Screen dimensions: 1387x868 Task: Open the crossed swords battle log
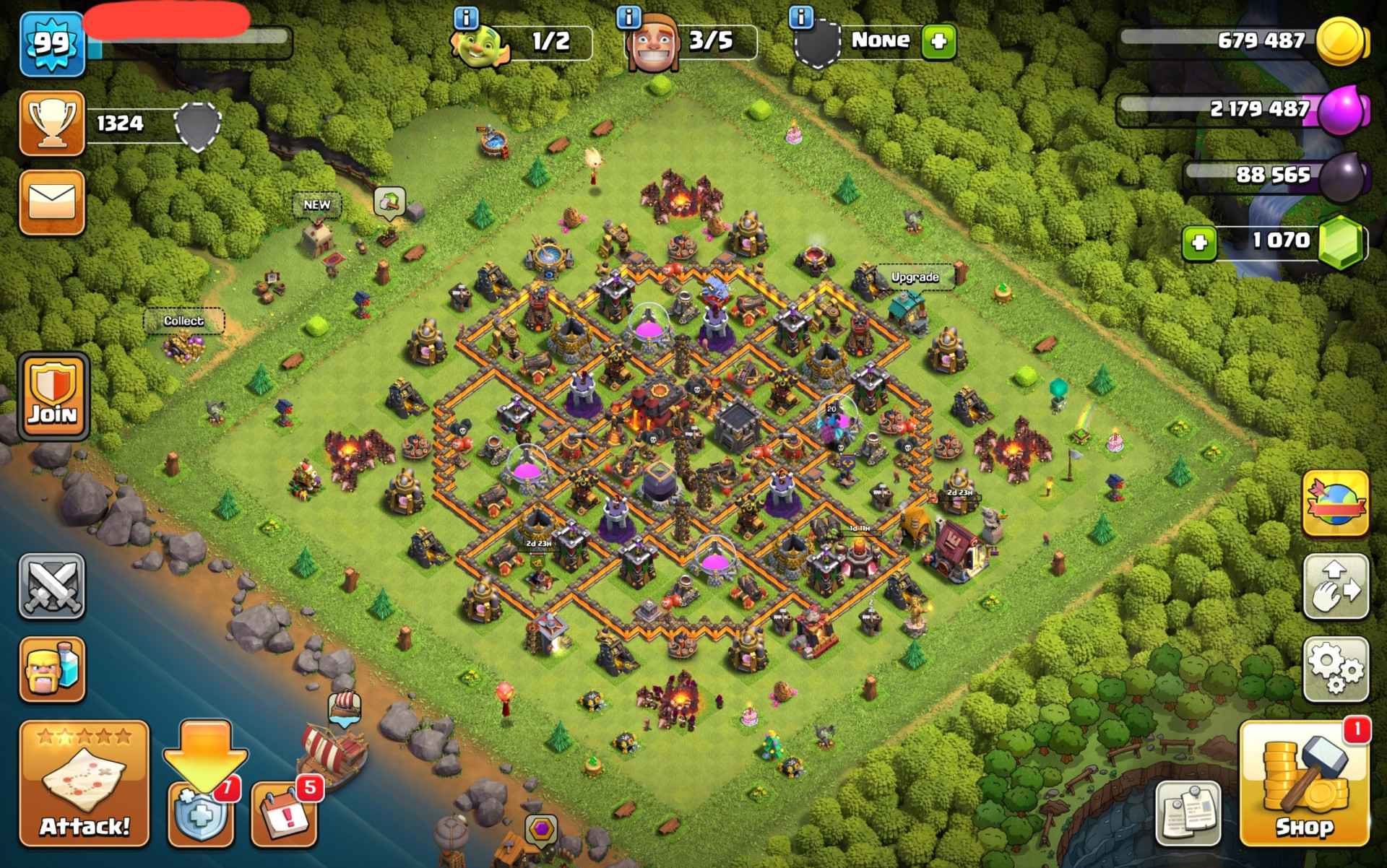(51, 586)
